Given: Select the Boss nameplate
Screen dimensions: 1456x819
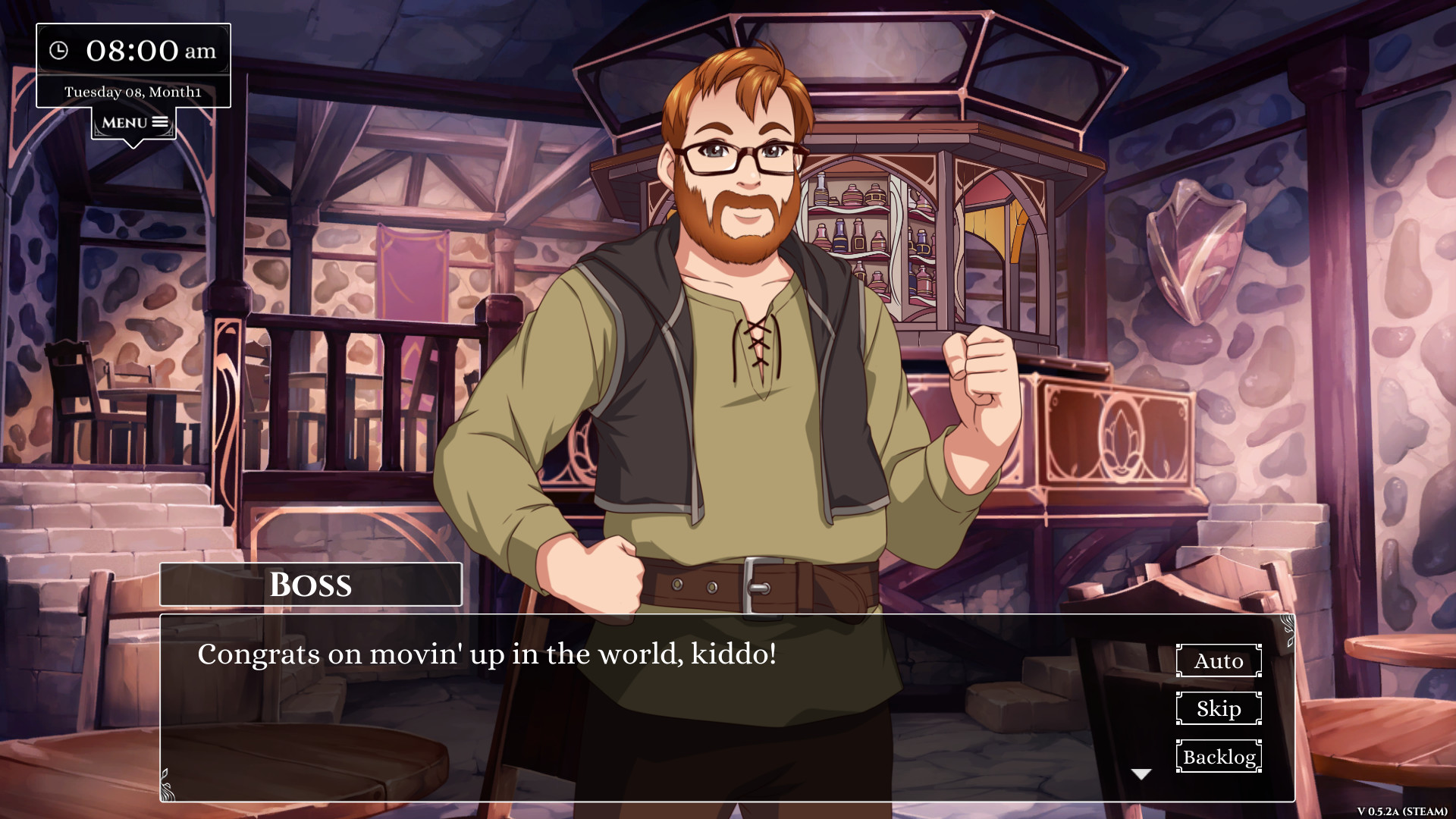Looking at the screenshot, I should pyautogui.click(x=310, y=584).
